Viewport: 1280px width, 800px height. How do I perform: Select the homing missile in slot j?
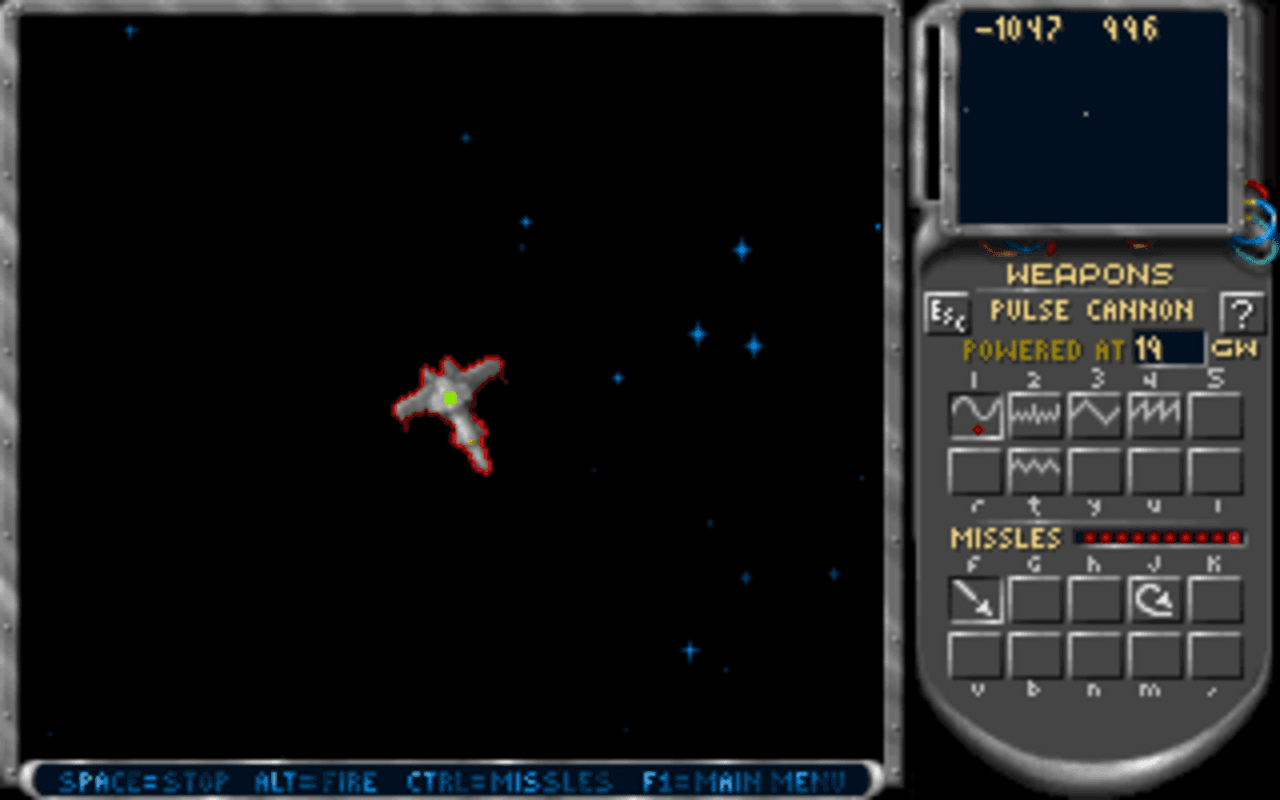click(x=1154, y=600)
